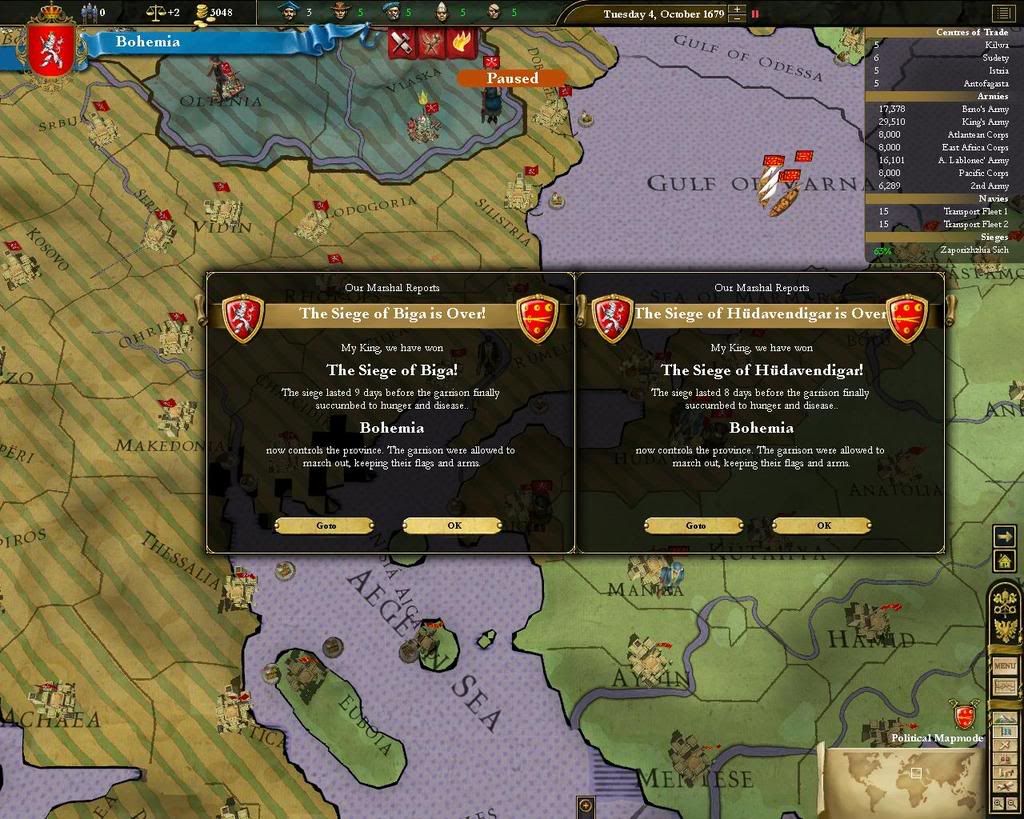Confirm the Siege of Biga report with OK

452,525
